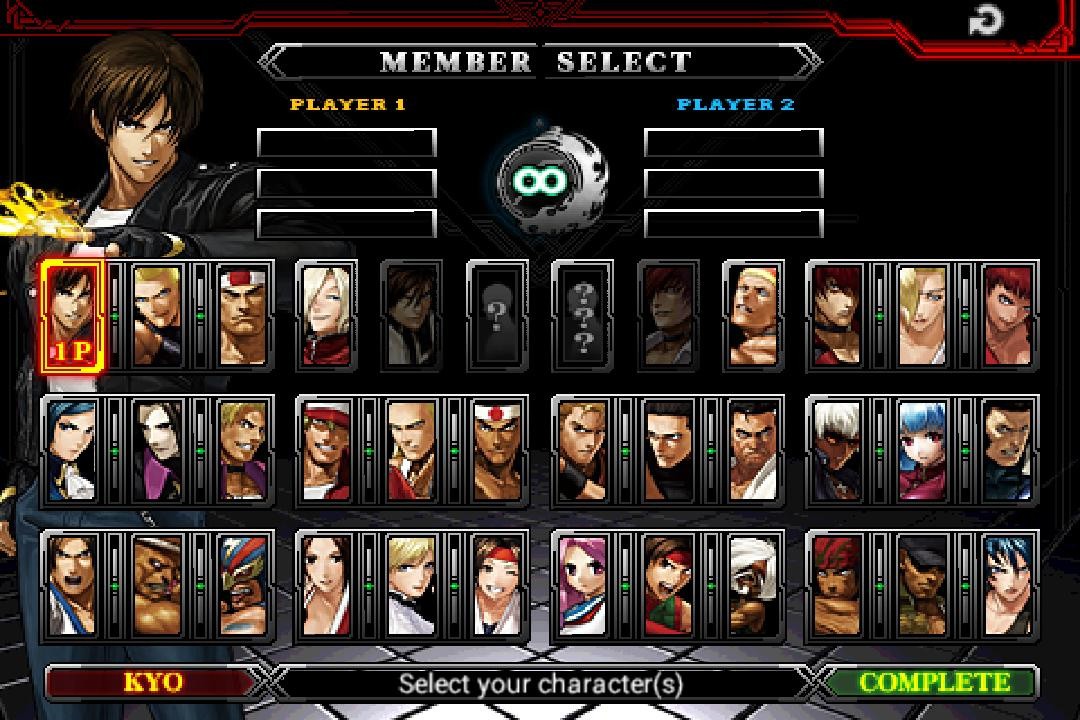Confirm the team with the COMPLETE button
This screenshot has height=720, width=1080.
(x=933, y=683)
